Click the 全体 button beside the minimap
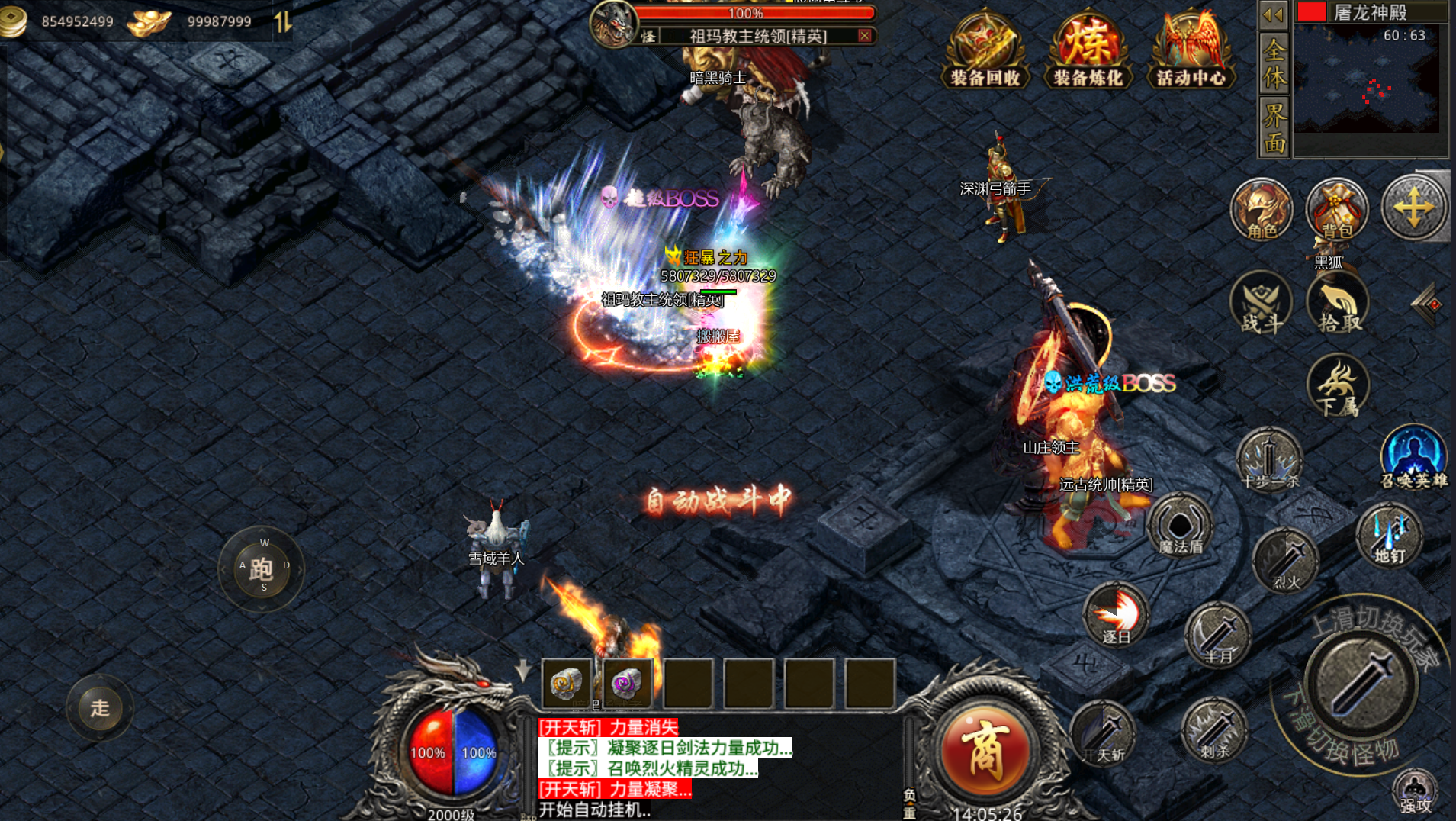This screenshot has height=821, width=1456. click(1274, 63)
